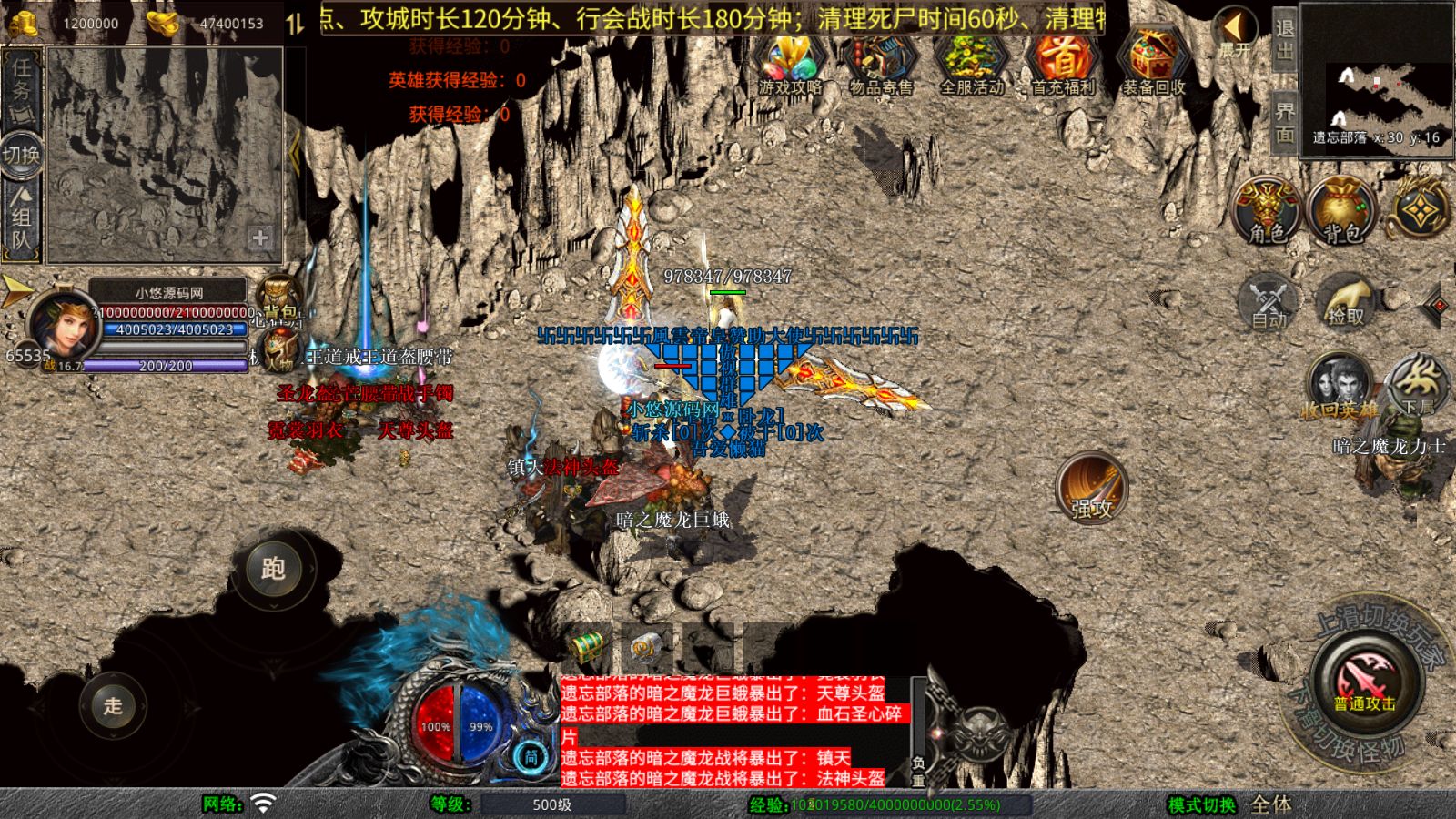Open the 遗忘部落 minimap
The image size is (1456, 819).
[x=1377, y=82]
